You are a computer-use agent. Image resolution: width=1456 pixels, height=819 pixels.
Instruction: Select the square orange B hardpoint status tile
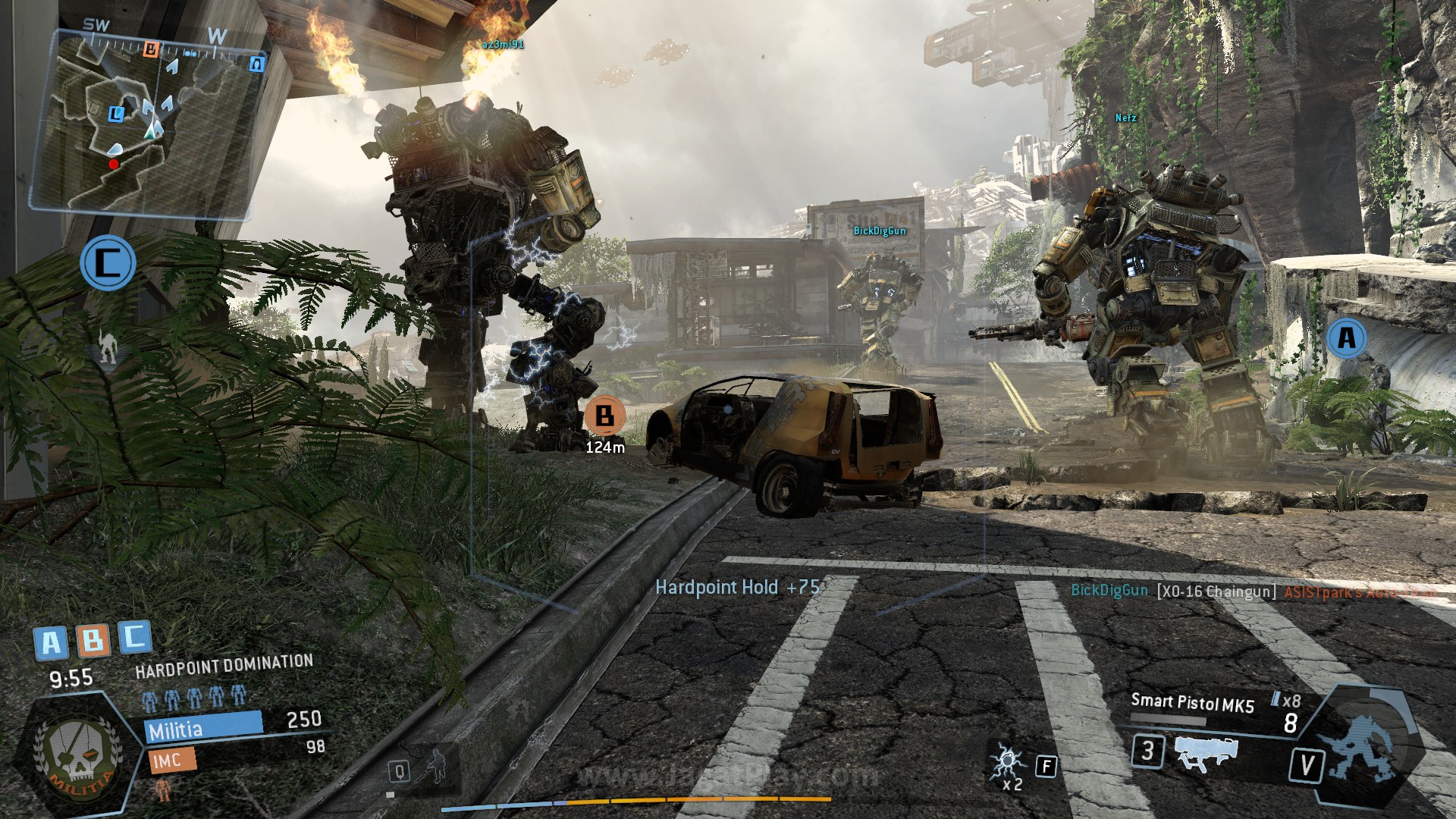93,641
